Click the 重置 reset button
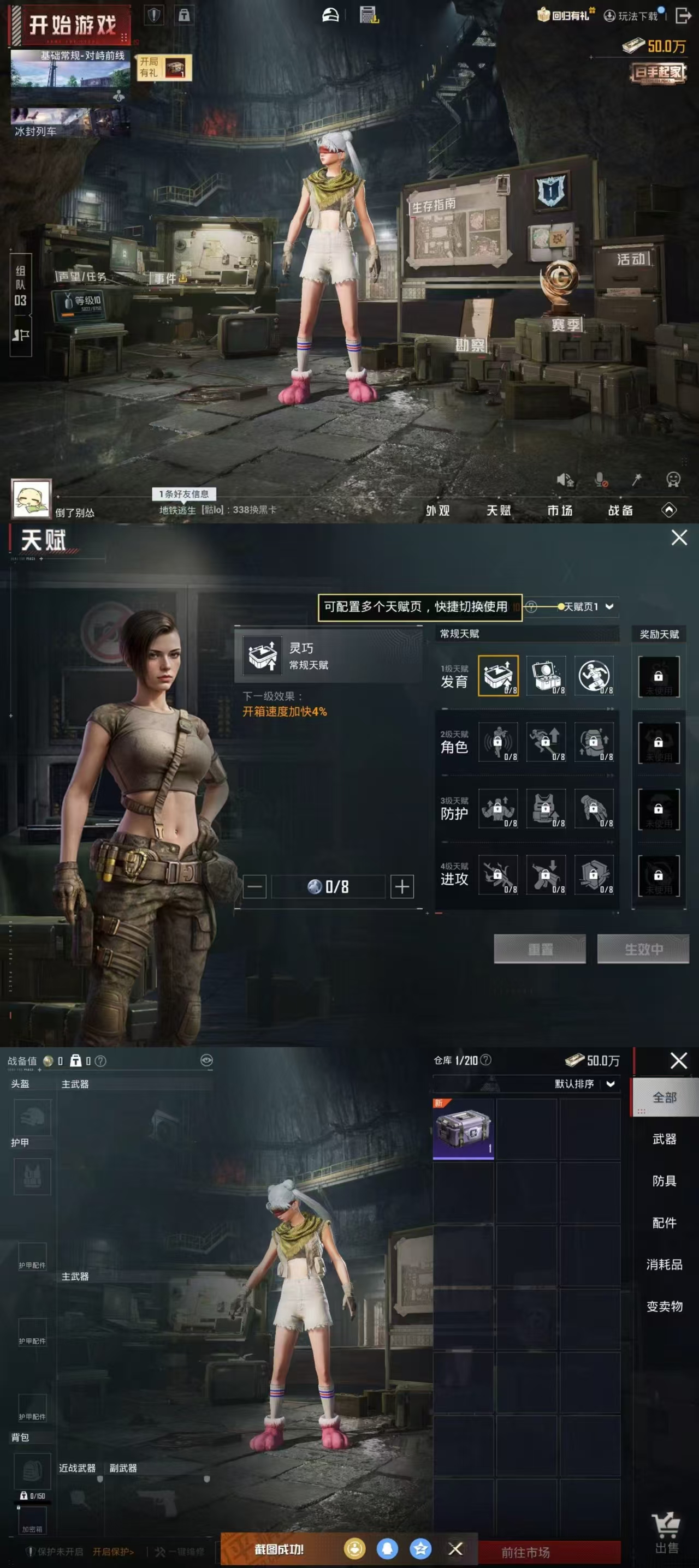699x1568 pixels. pyautogui.click(x=540, y=949)
